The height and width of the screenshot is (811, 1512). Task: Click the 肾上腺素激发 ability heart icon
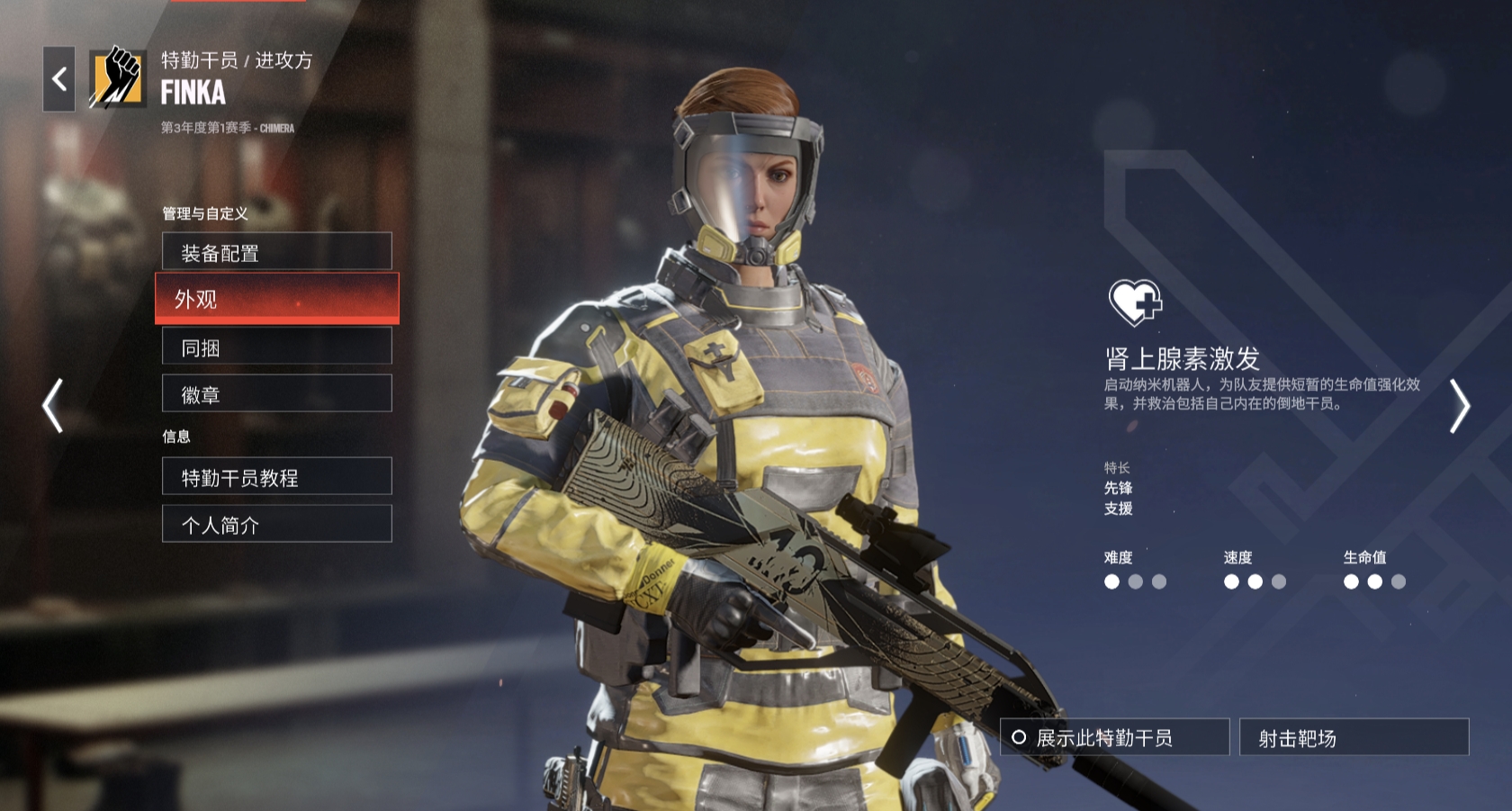point(1135,302)
